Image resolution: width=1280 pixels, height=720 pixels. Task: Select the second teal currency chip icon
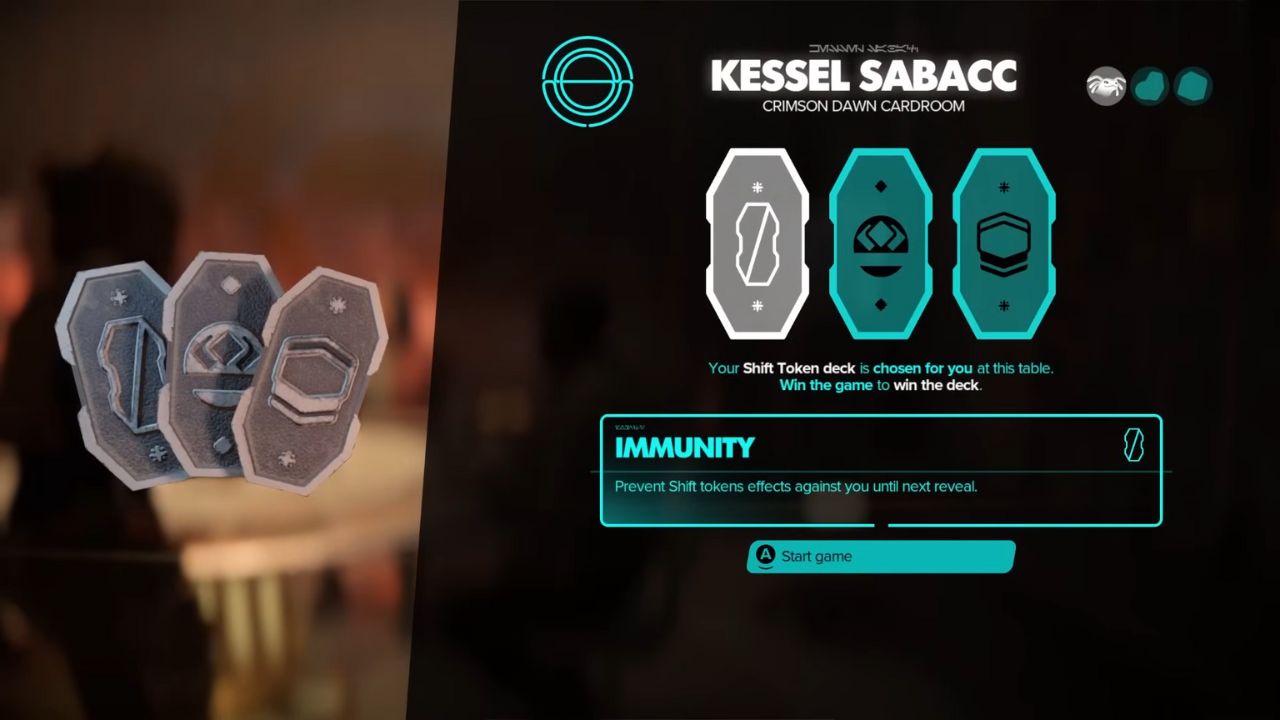[x=1192, y=85]
